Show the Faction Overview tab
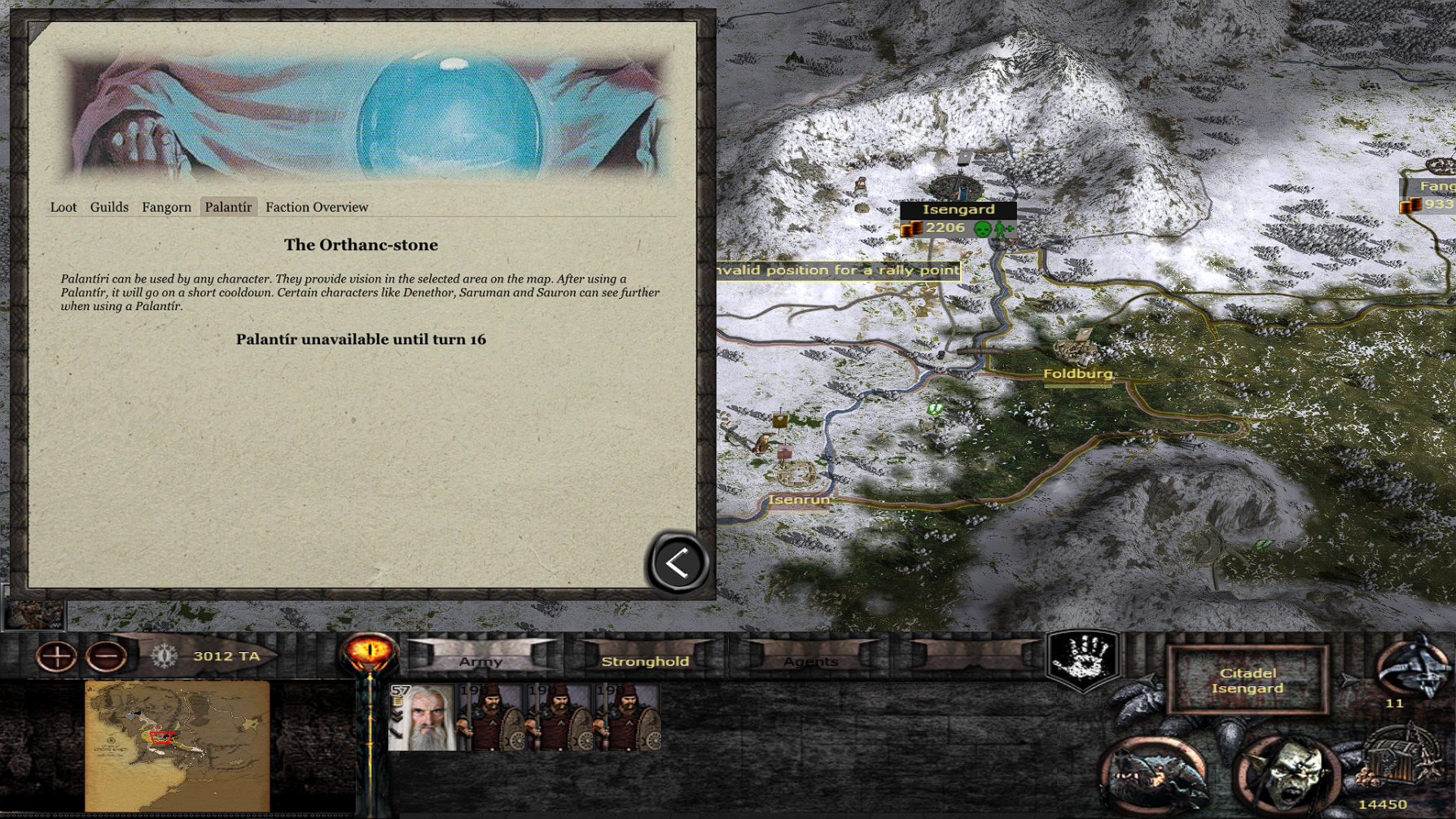1456x819 pixels. (317, 208)
